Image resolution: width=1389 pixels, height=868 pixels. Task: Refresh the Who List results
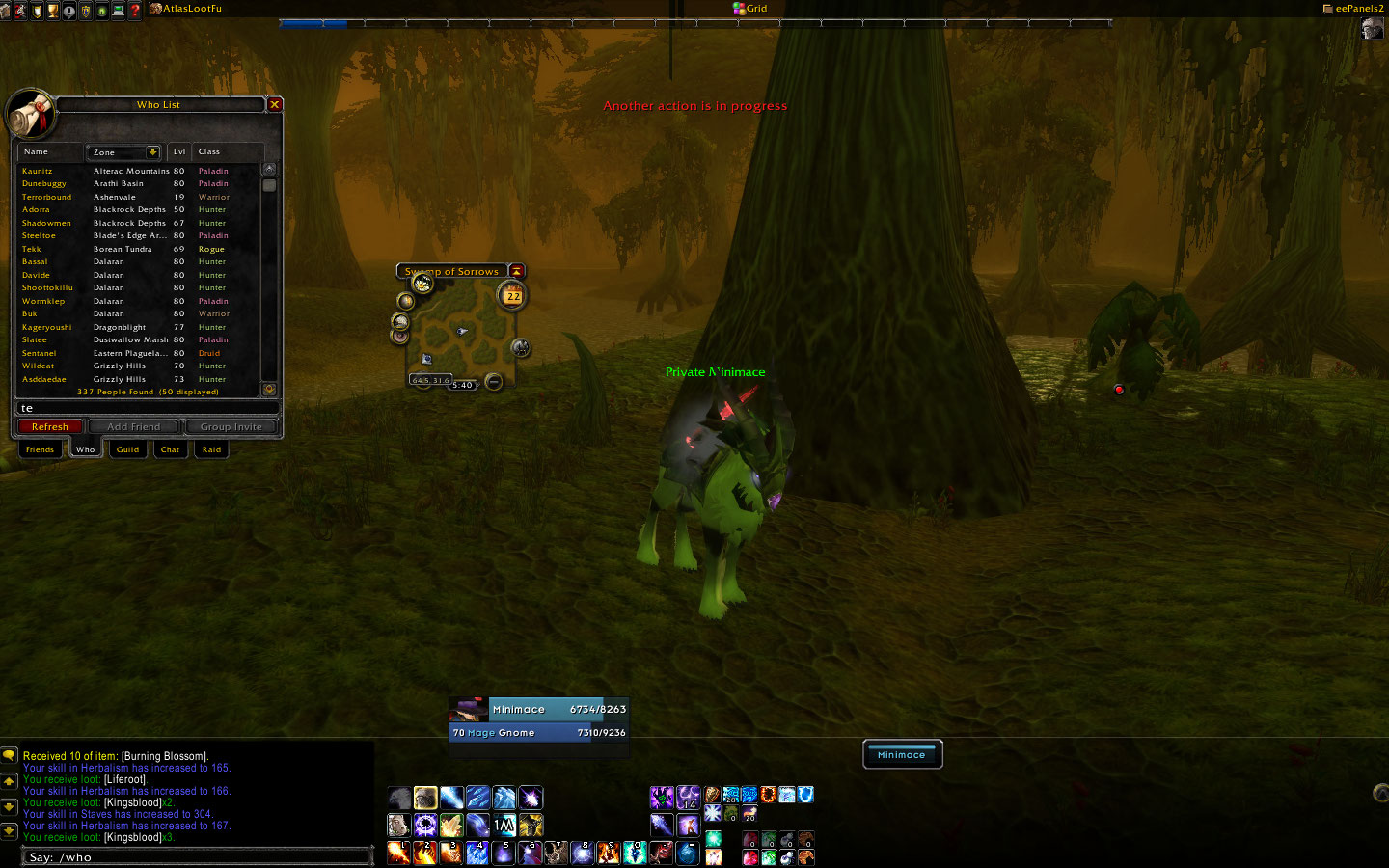49,426
